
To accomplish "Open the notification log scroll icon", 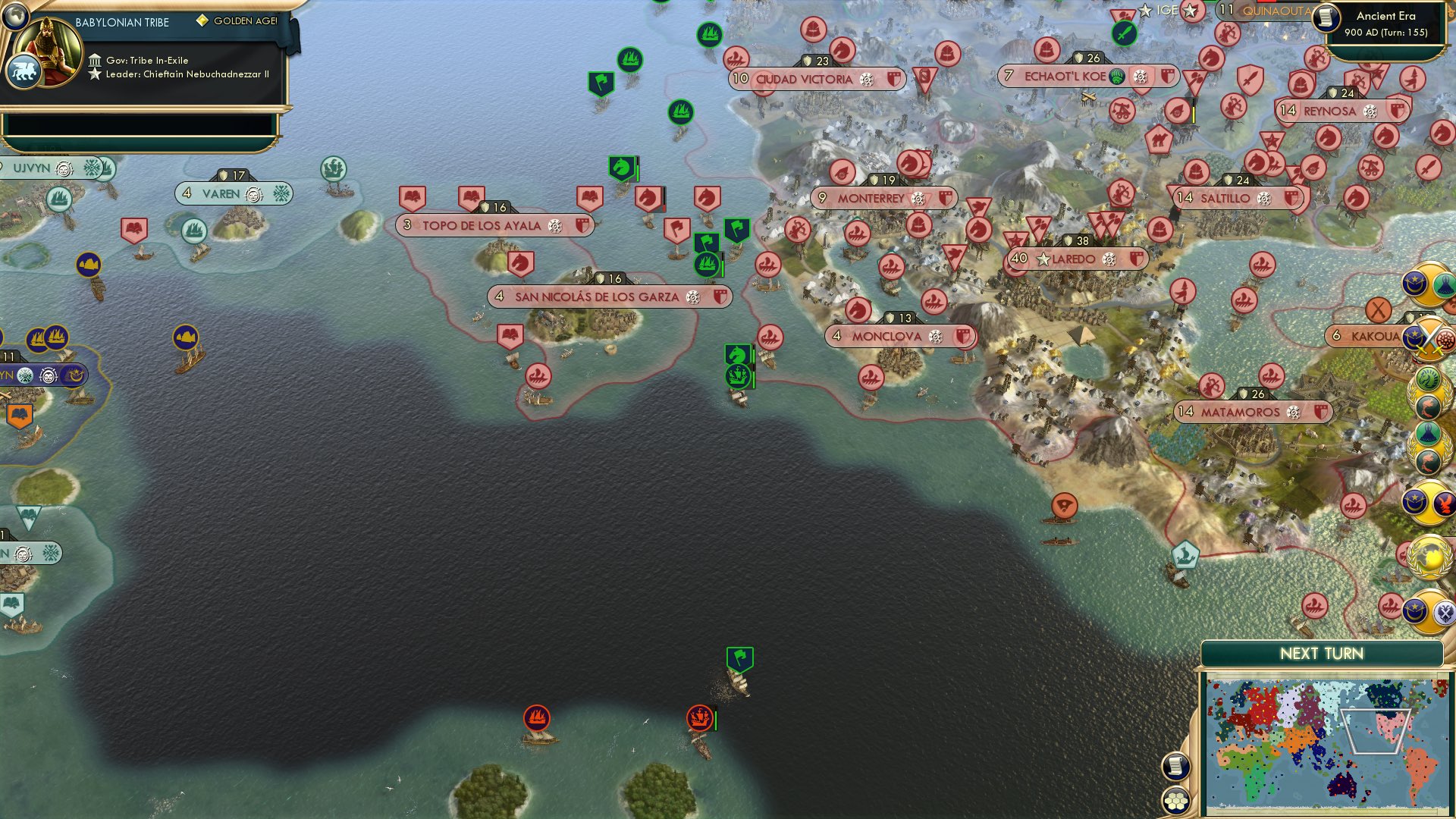I will point(1175,767).
